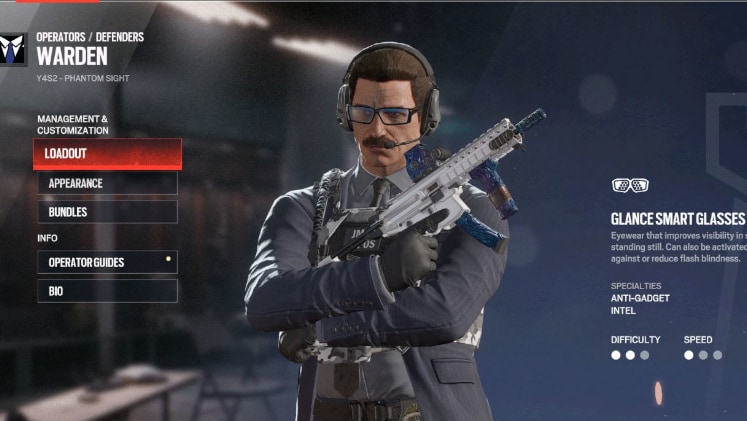Open the Bundles section
This screenshot has width=747, height=421.
coord(108,212)
